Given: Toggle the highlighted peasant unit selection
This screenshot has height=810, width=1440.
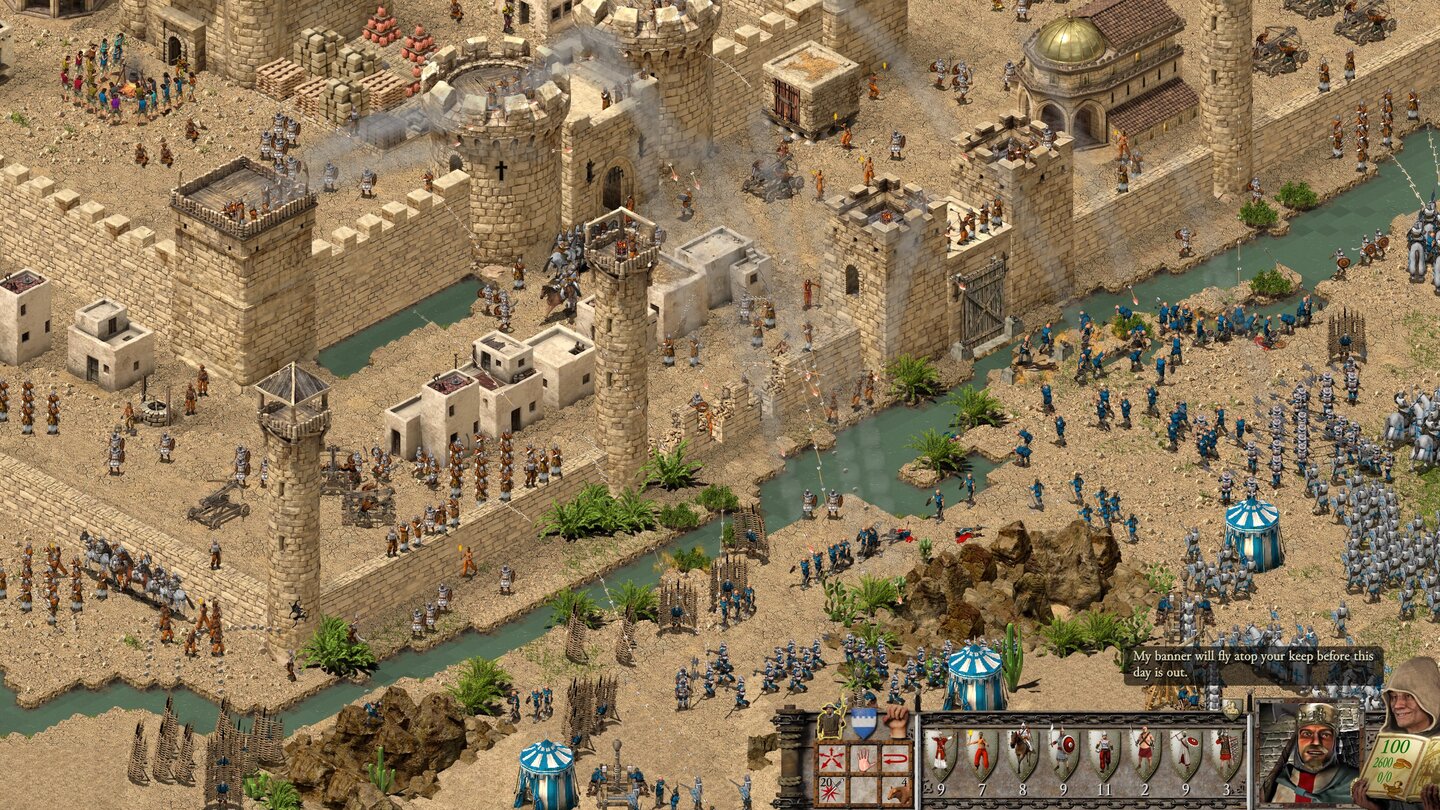Looking at the screenshot, I should (830, 721).
